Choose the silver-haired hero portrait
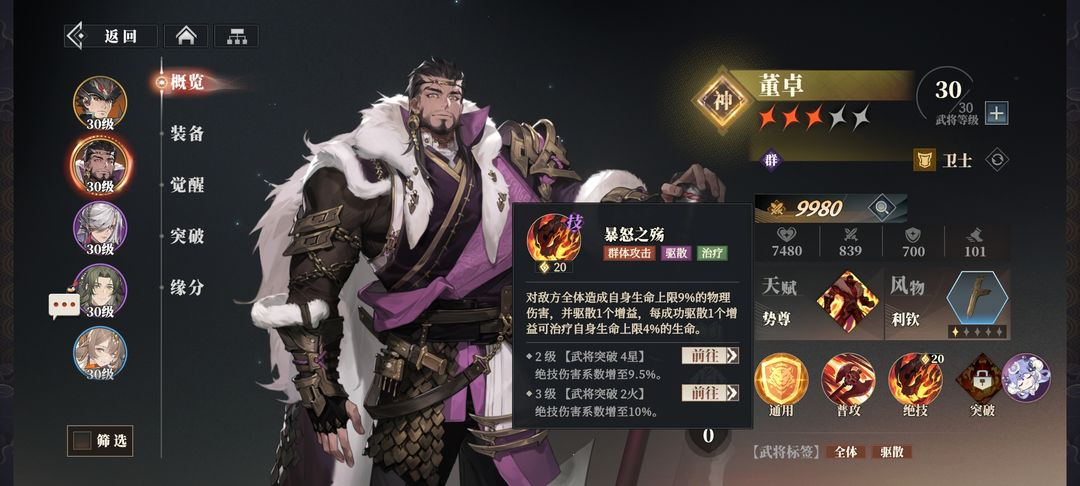 tap(100, 226)
